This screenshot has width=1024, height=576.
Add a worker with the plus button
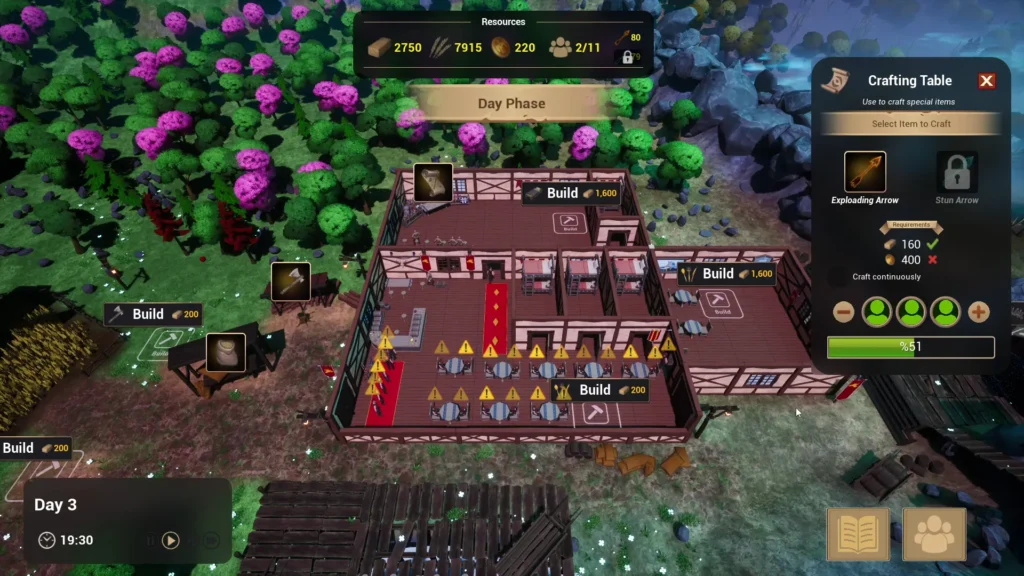(x=979, y=312)
